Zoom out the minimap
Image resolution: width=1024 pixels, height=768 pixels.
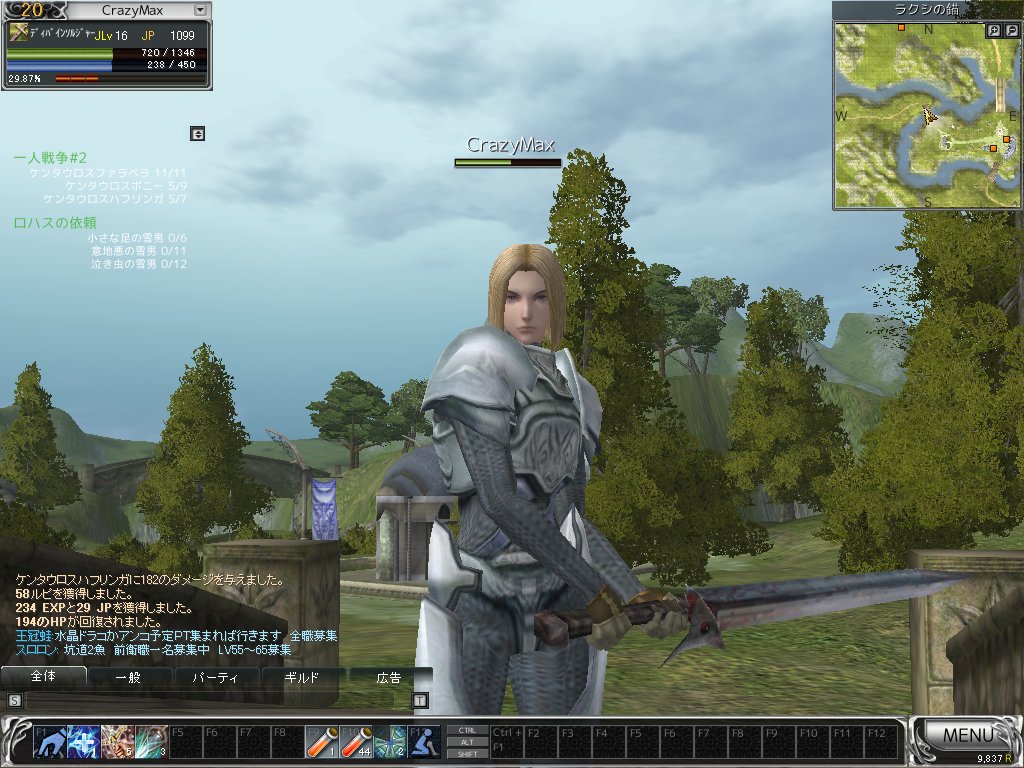[x=1011, y=31]
